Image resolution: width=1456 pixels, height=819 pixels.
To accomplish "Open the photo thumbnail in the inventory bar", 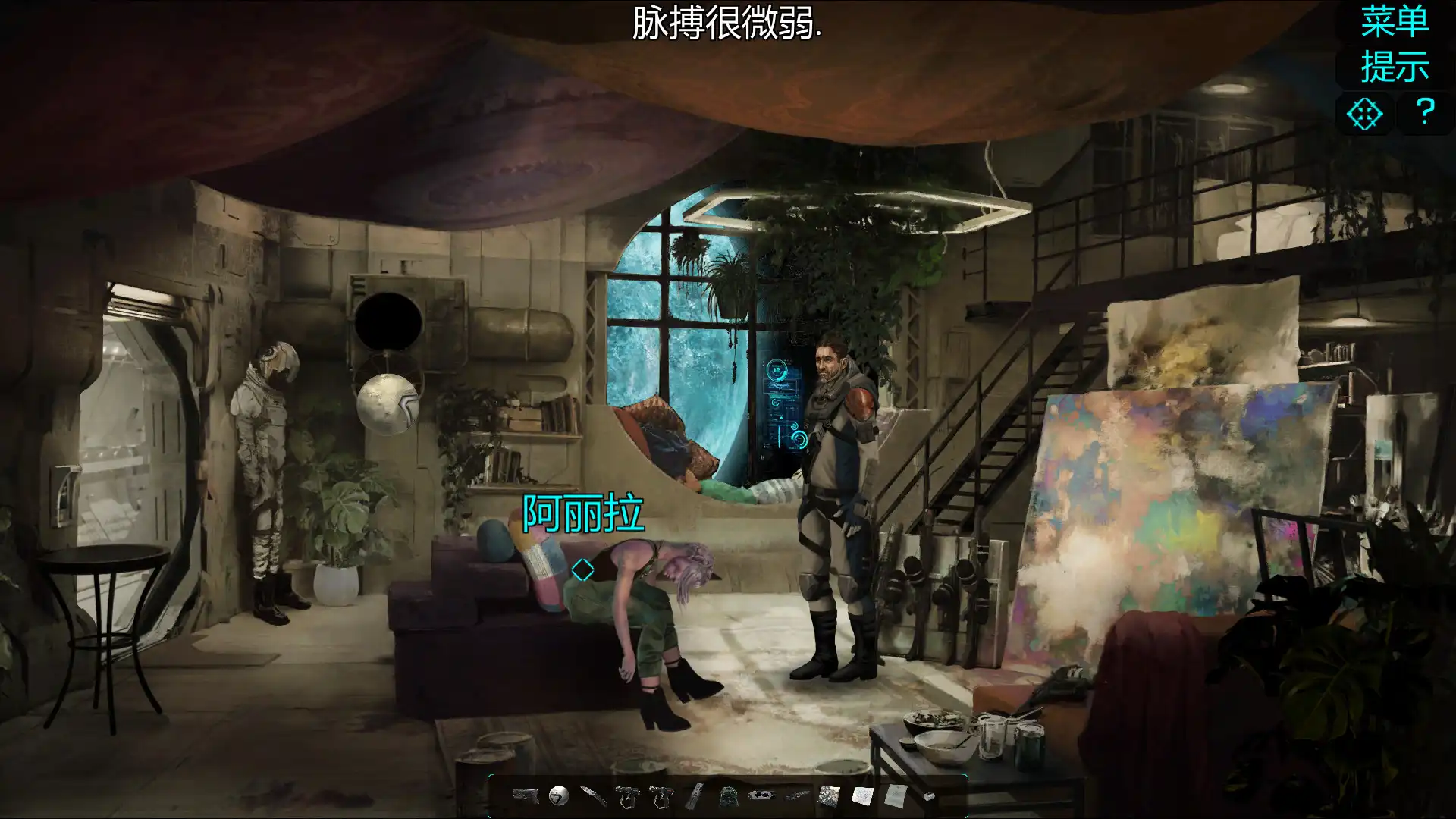I will (x=829, y=796).
